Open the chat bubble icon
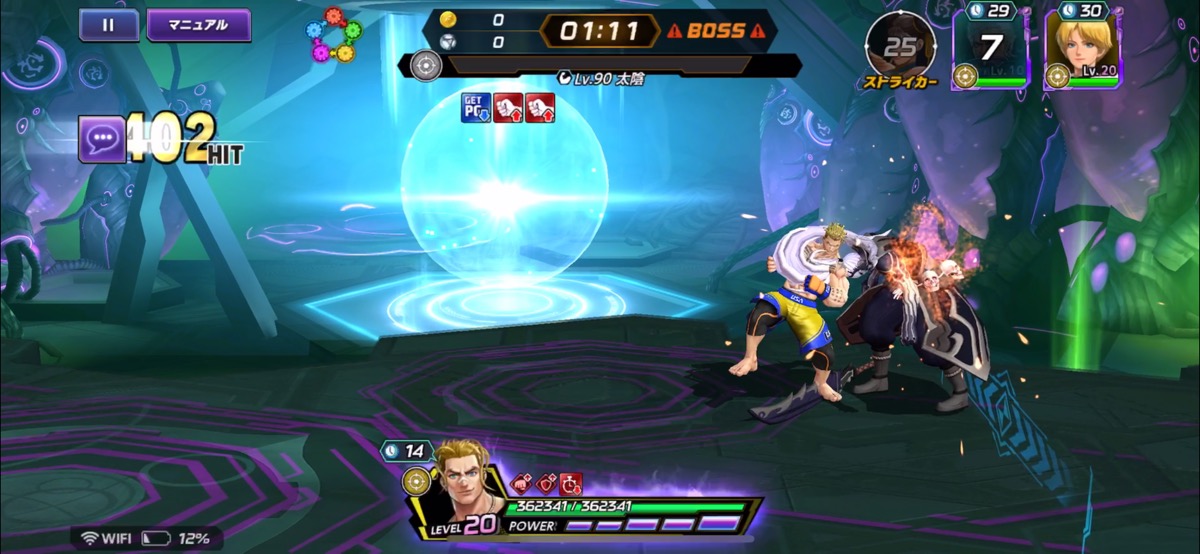 point(102,140)
